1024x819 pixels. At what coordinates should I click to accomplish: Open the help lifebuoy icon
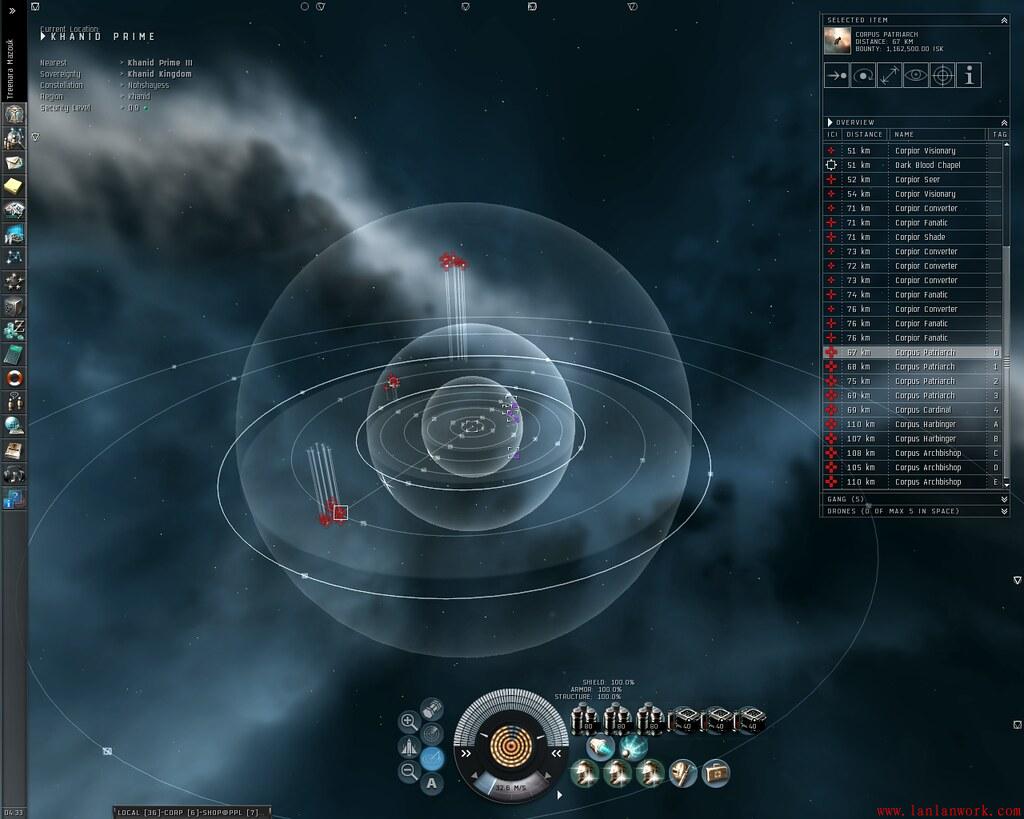click(14, 378)
